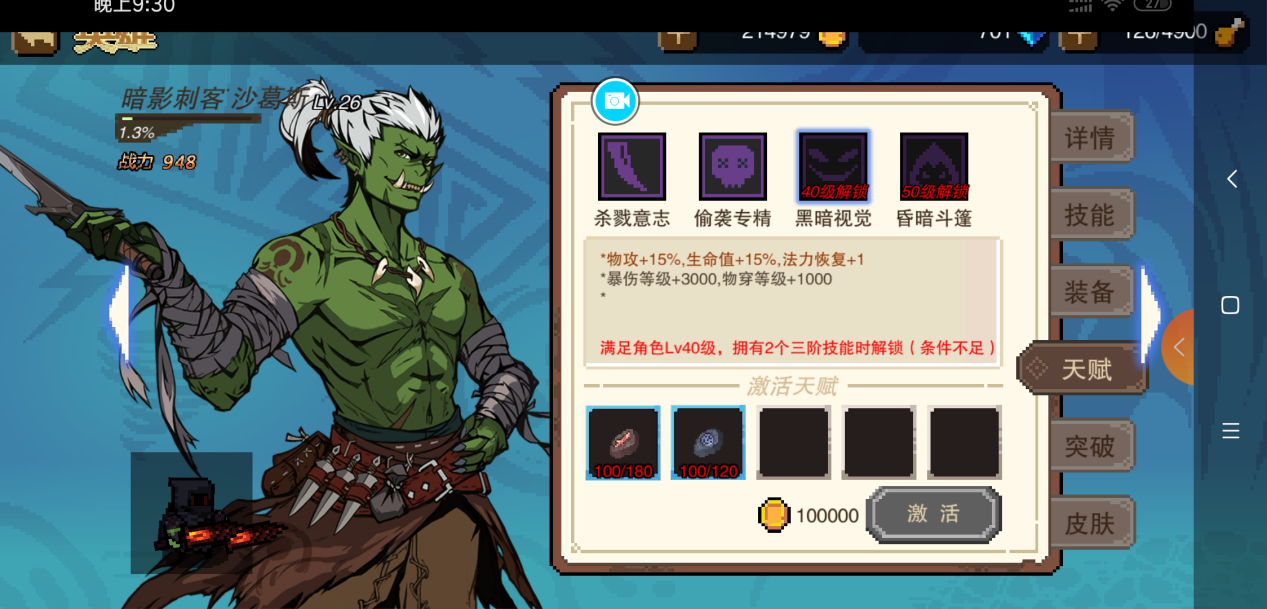The width and height of the screenshot is (1267, 609).
Task: Choose the 偷袭专精 skull talent icon
Action: pyautogui.click(x=733, y=167)
